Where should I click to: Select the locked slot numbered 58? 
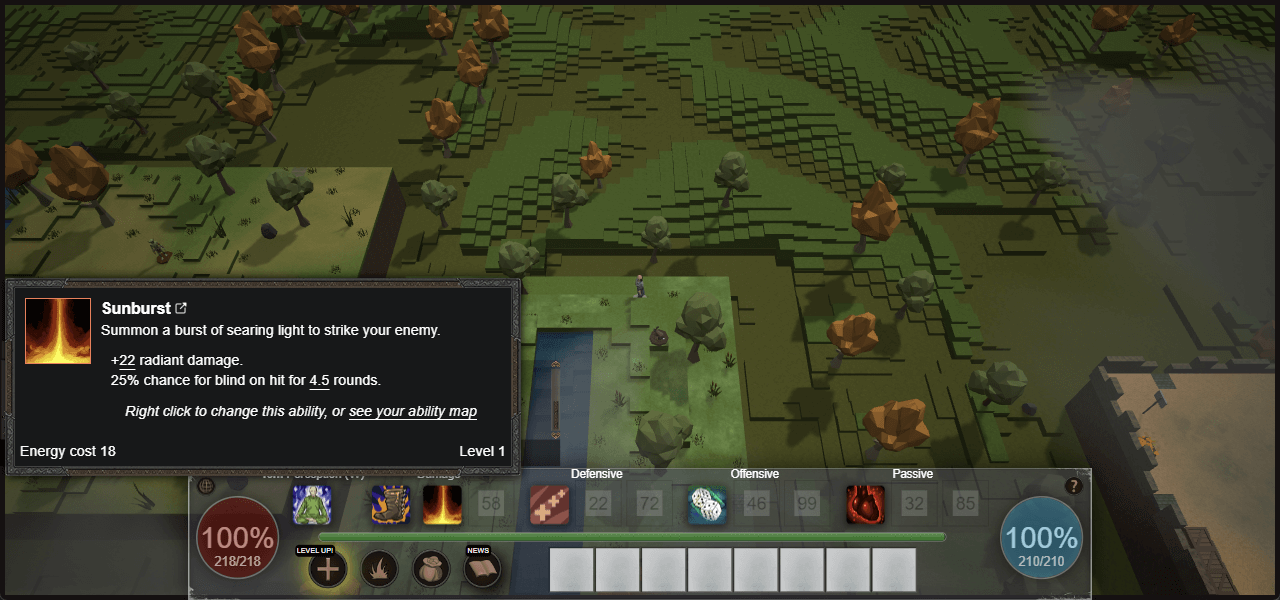tap(490, 504)
